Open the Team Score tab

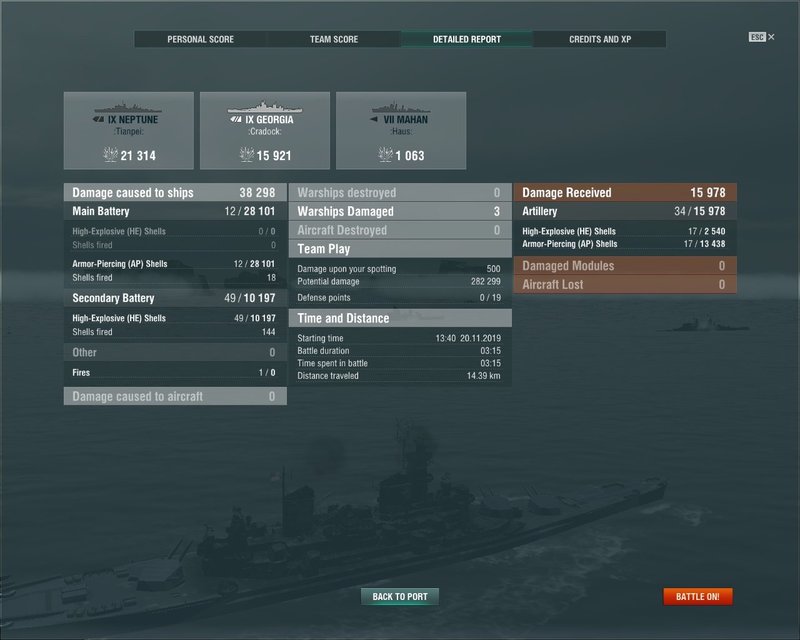pyautogui.click(x=335, y=39)
